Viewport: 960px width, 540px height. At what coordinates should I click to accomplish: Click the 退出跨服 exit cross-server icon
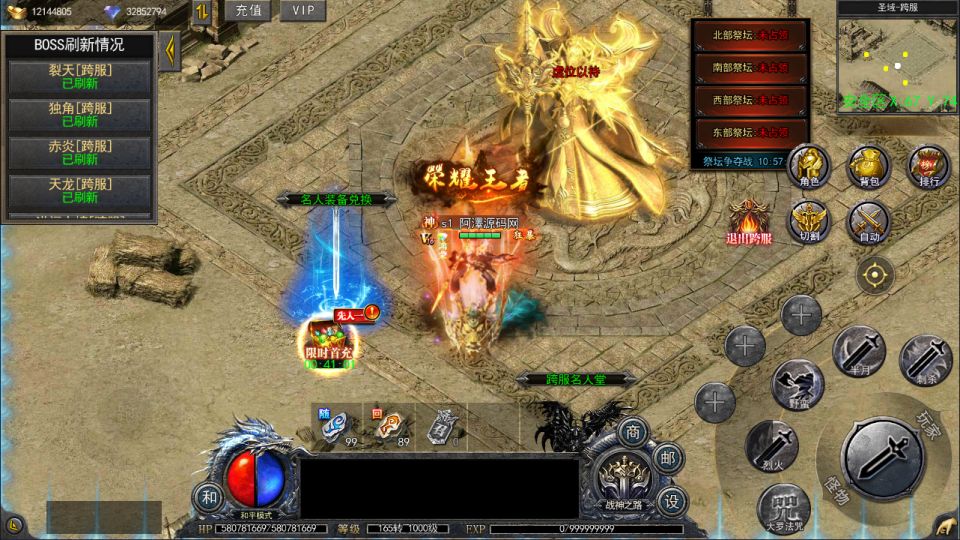click(750, 222)
